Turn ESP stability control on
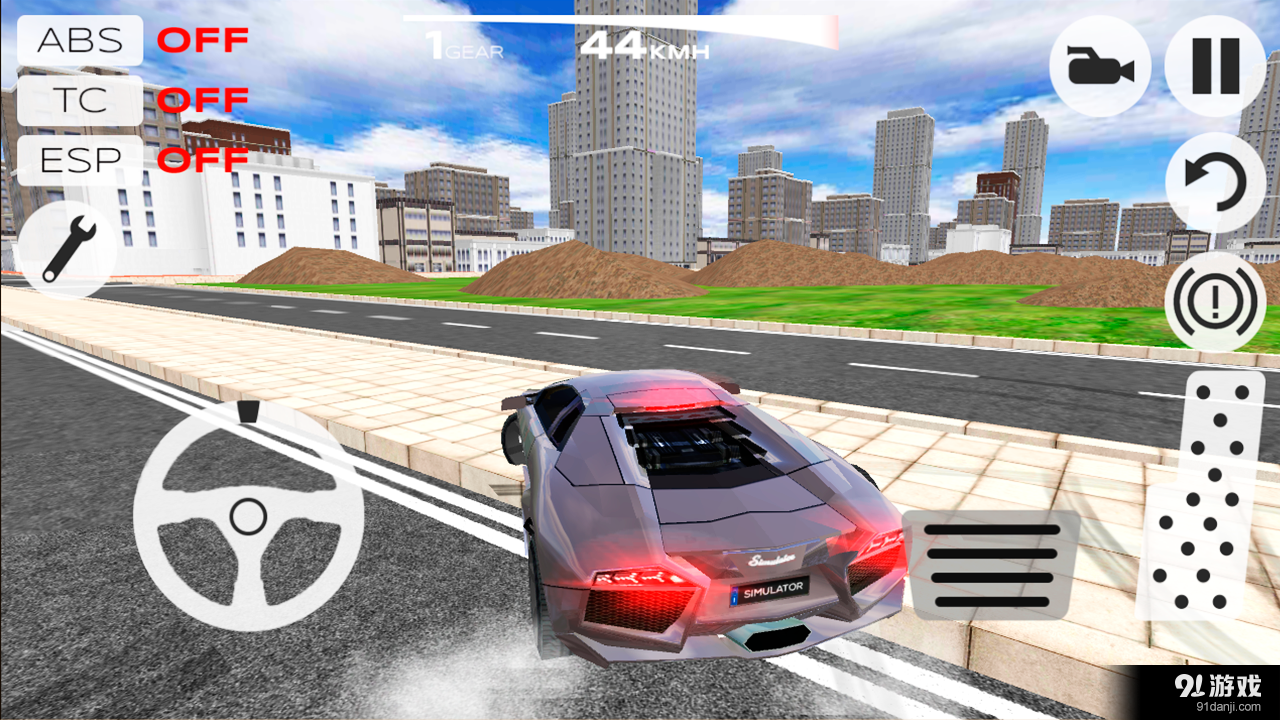1280x720 pixels. coord(79,159)
